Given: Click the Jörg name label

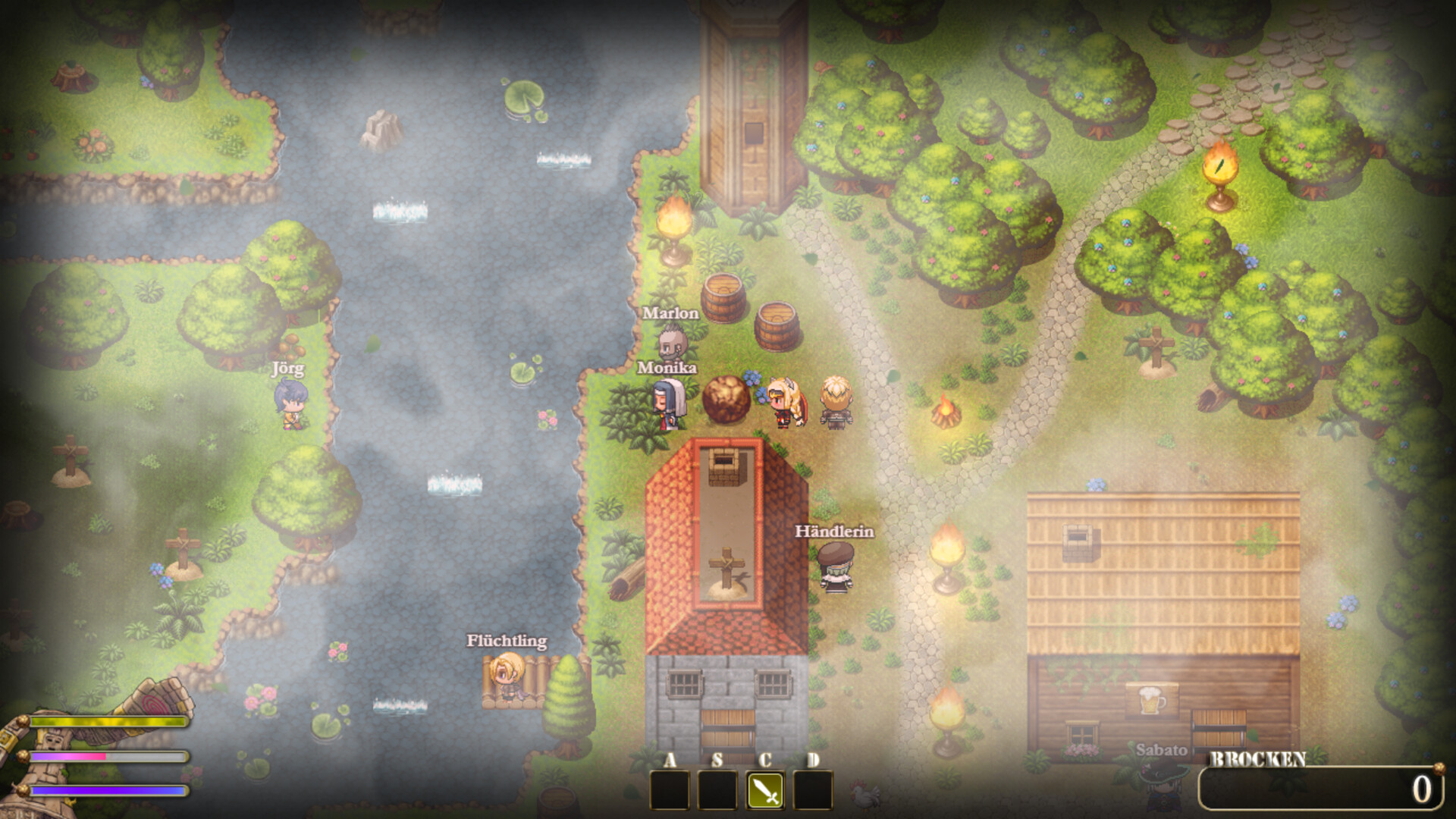Looking at the screenshot, I should (287, 370).
